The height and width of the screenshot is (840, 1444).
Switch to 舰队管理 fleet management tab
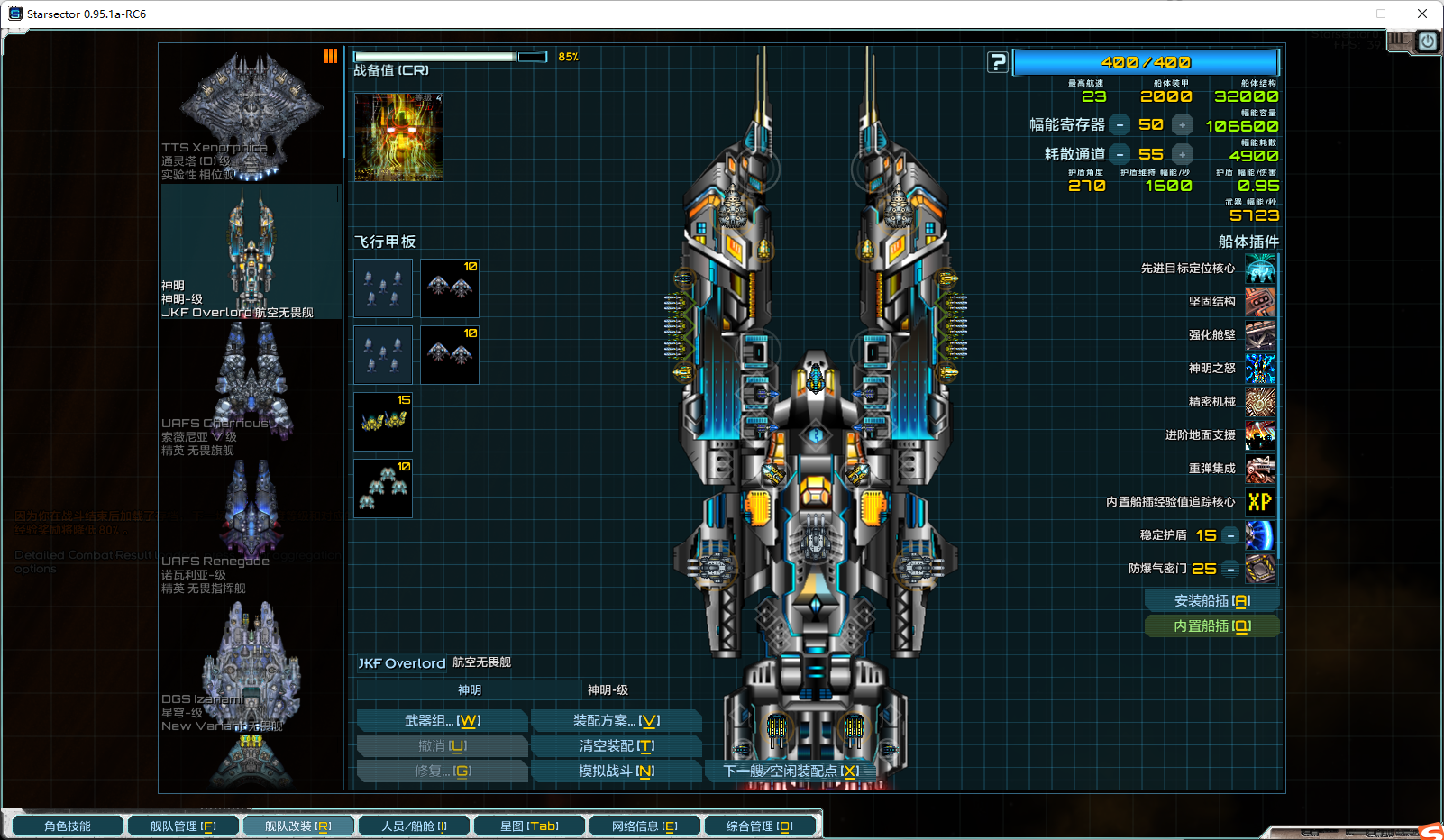coord(183,826)
